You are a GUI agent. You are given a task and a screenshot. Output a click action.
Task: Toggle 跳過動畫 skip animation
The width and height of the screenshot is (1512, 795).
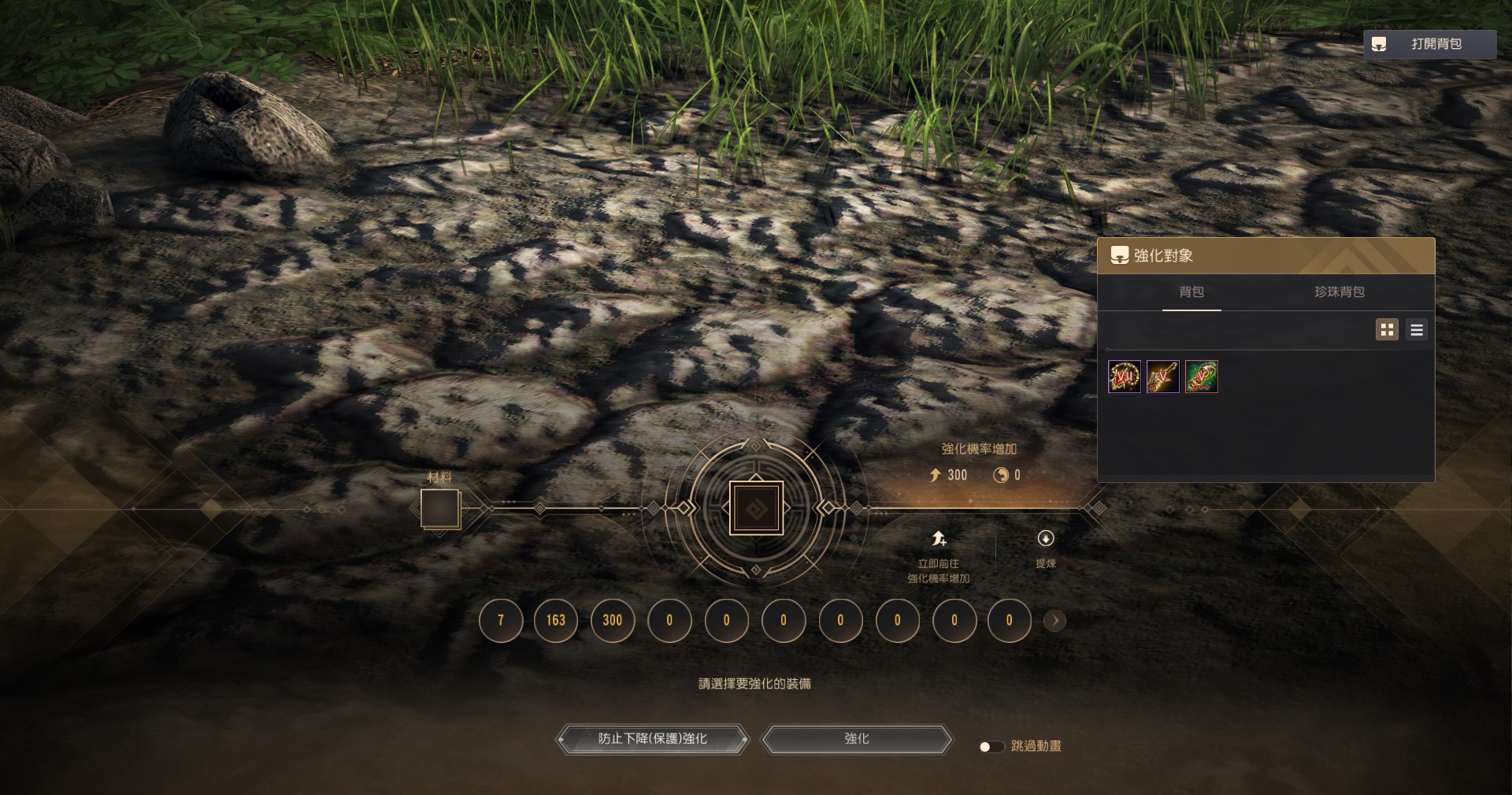pos(991,746)
